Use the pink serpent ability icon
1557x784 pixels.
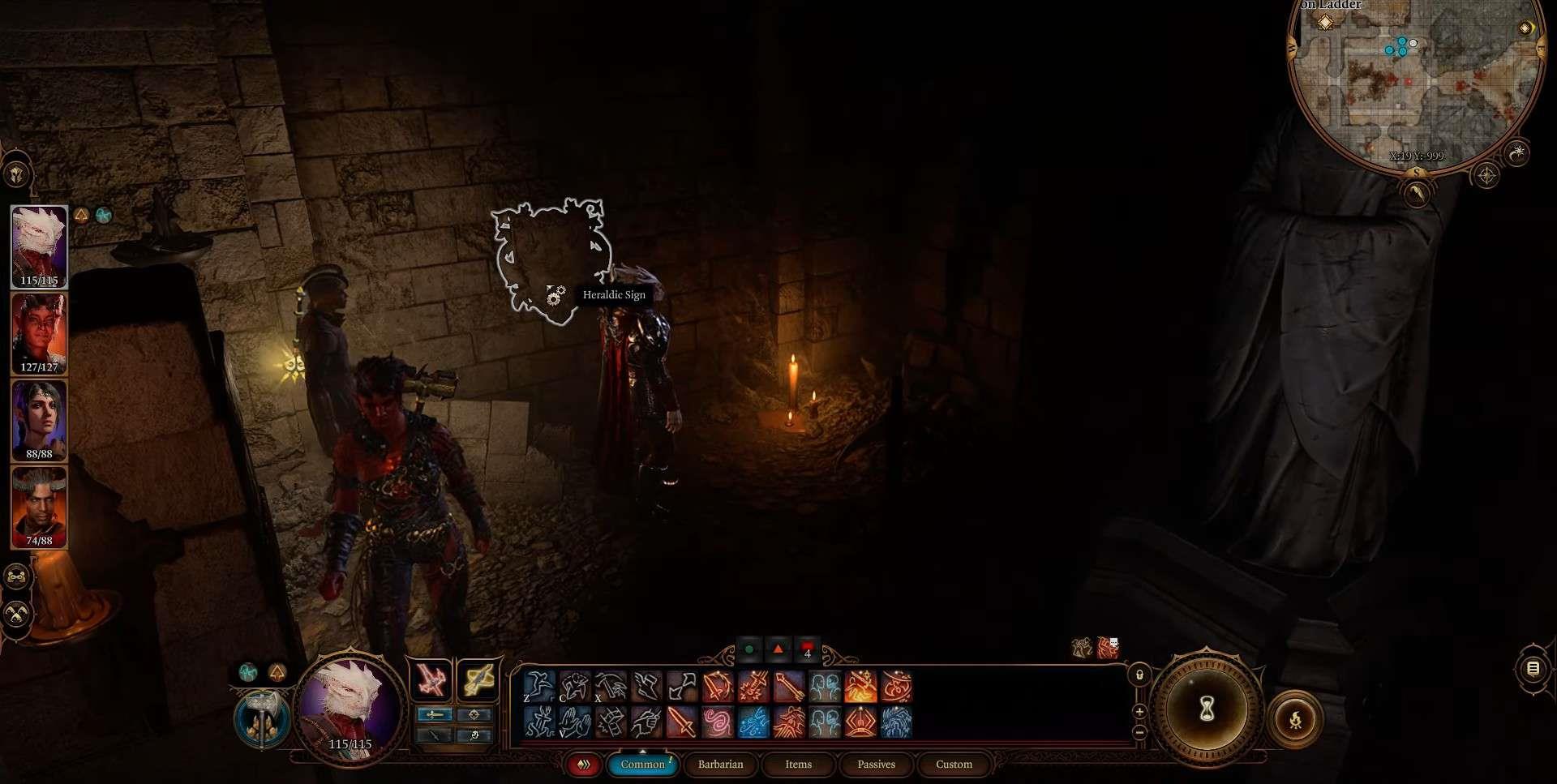[718, 722]
